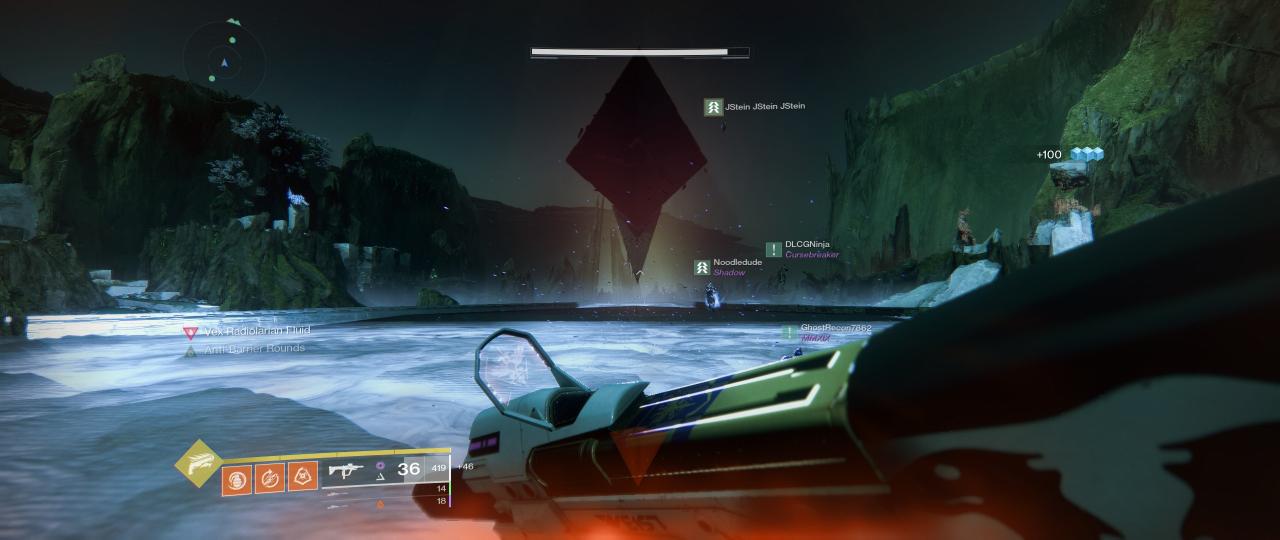The image size is (1280, 540).
Task: Click Noodledude's nameplate emblem
Action: coord(703,267)
